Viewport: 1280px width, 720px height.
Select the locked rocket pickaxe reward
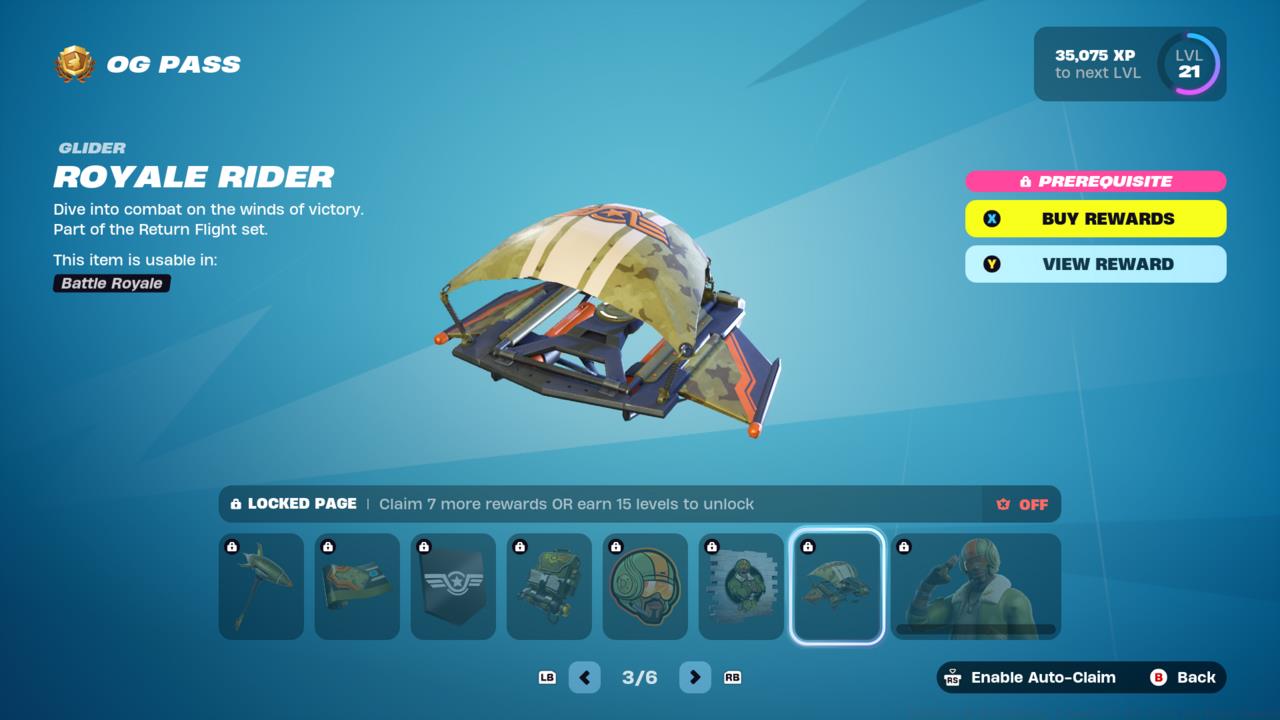tap(261, 586)
